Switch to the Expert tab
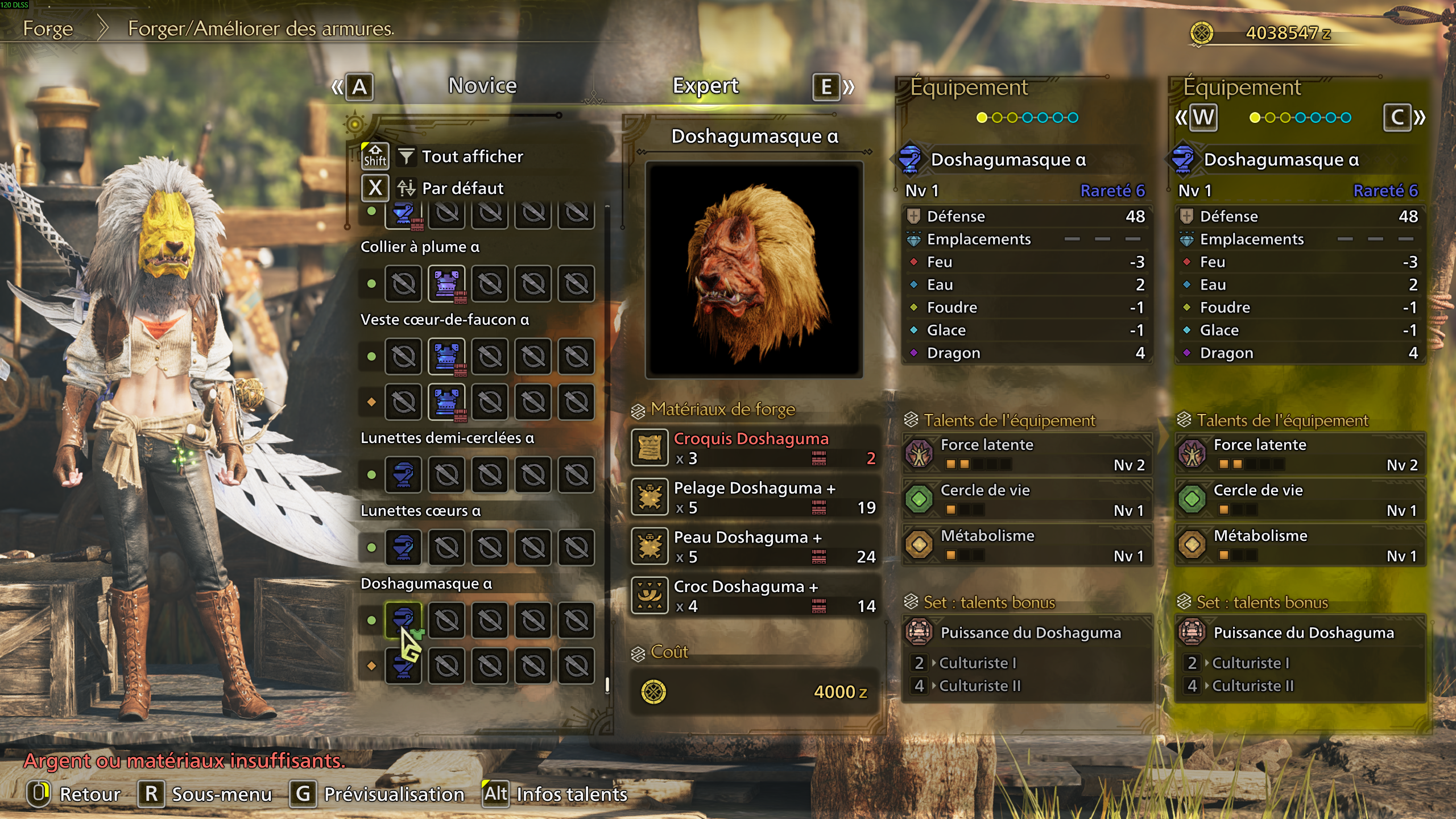The image size is (1456, 819). pyautogui.click(x=706, y=86)
